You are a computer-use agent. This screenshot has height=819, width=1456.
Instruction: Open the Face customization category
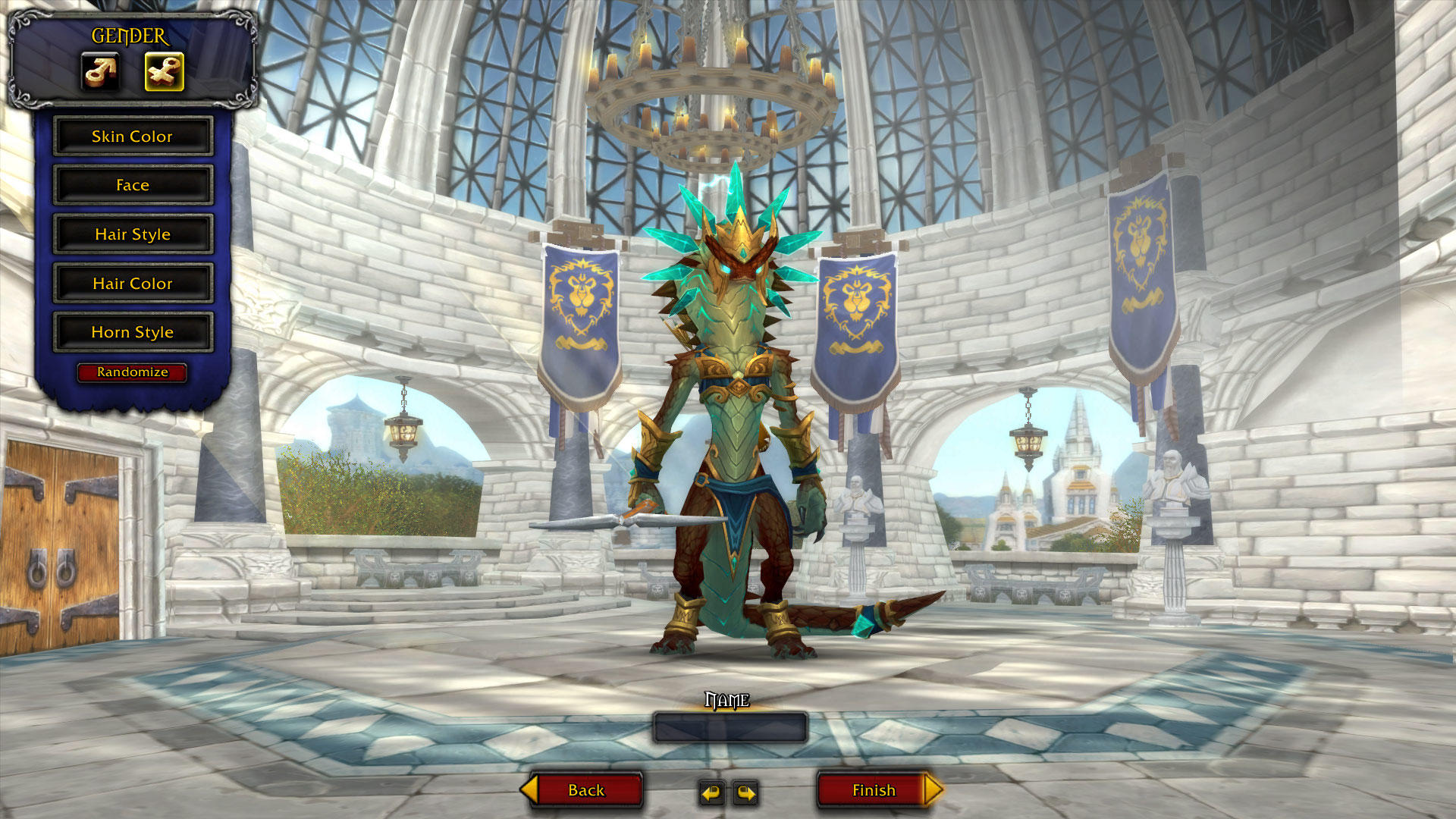tap(133, 185)
